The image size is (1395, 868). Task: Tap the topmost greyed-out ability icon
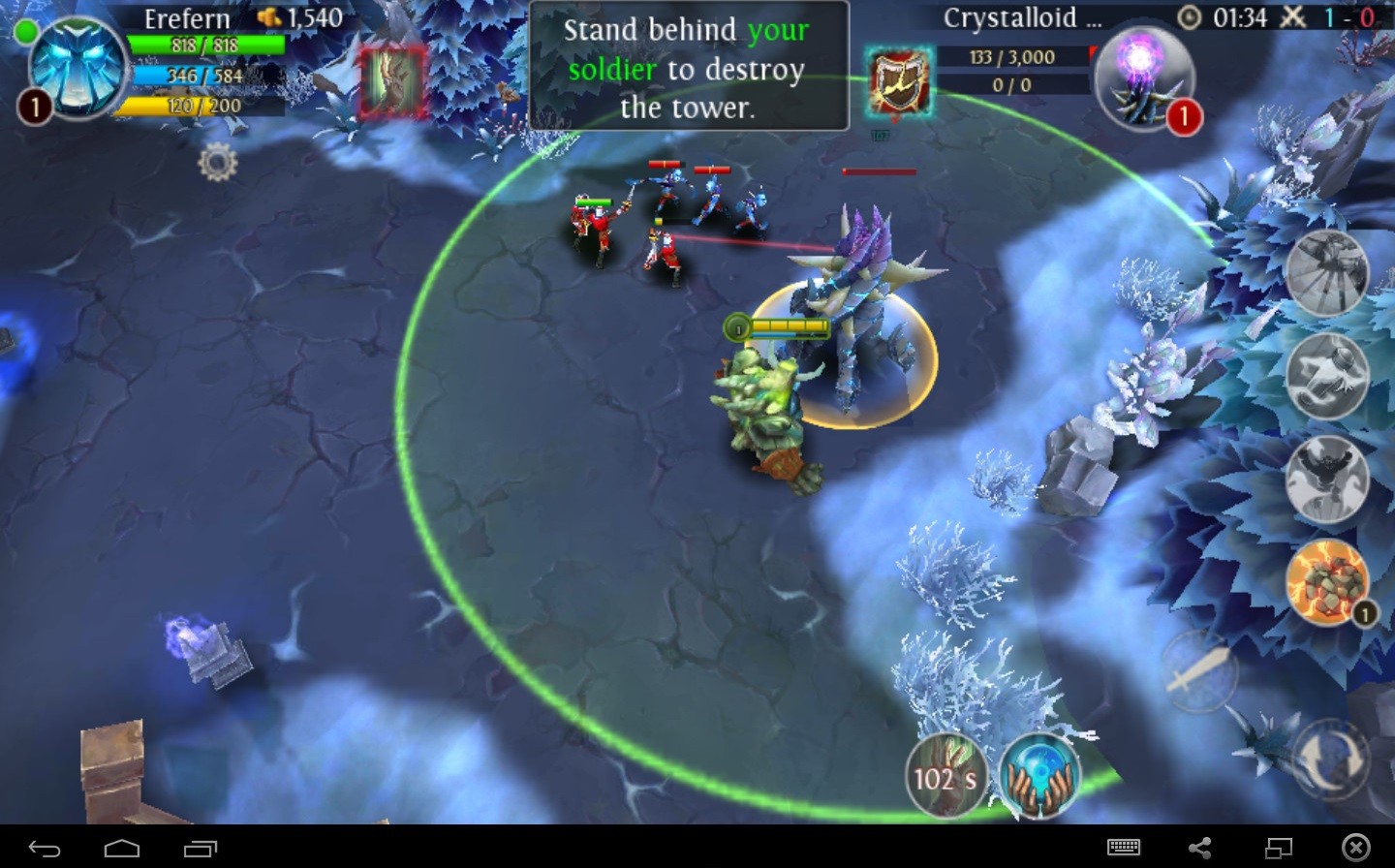click(1326, 272)
